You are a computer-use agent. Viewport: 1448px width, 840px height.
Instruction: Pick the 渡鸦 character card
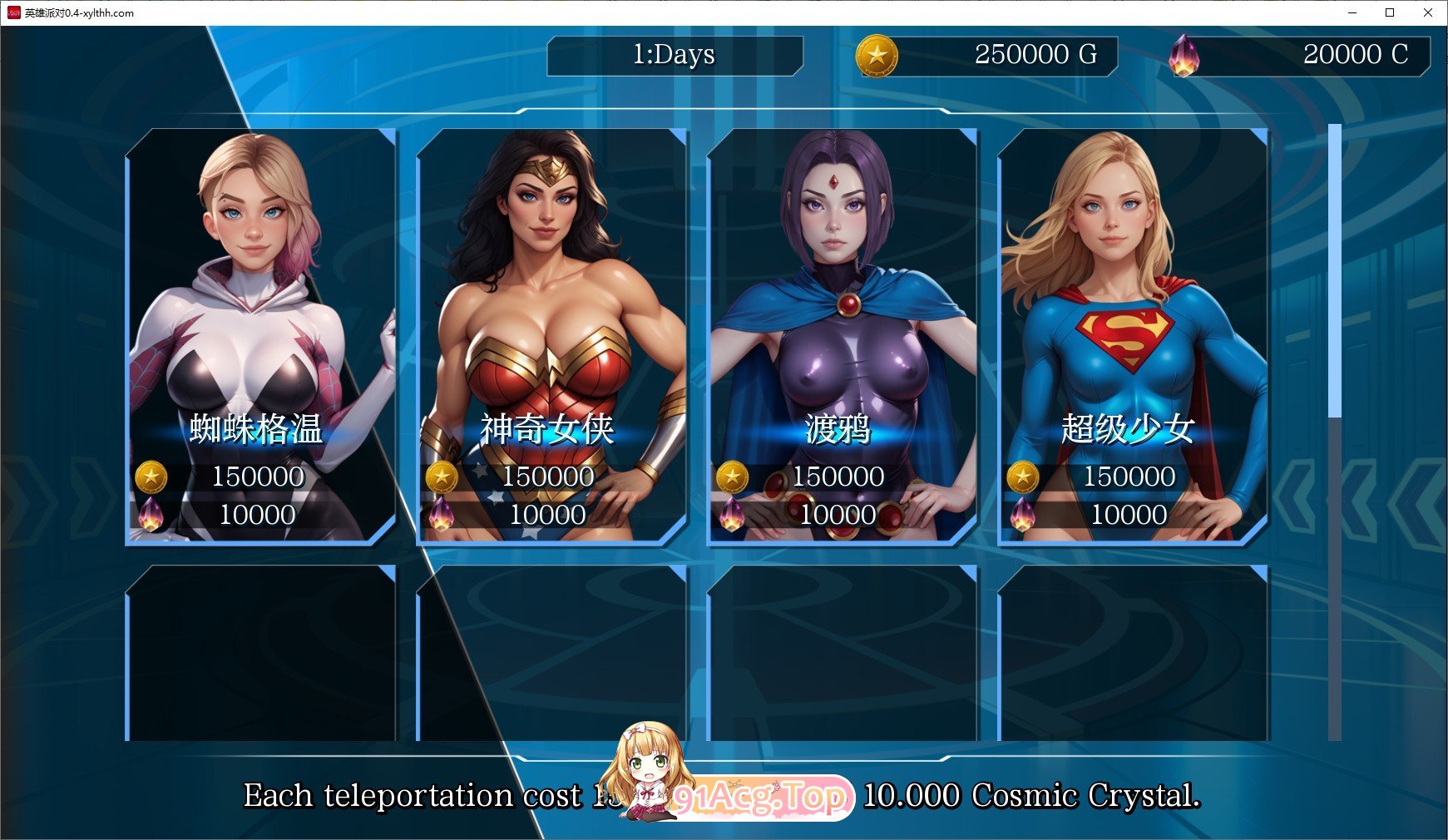pos(841,337)
